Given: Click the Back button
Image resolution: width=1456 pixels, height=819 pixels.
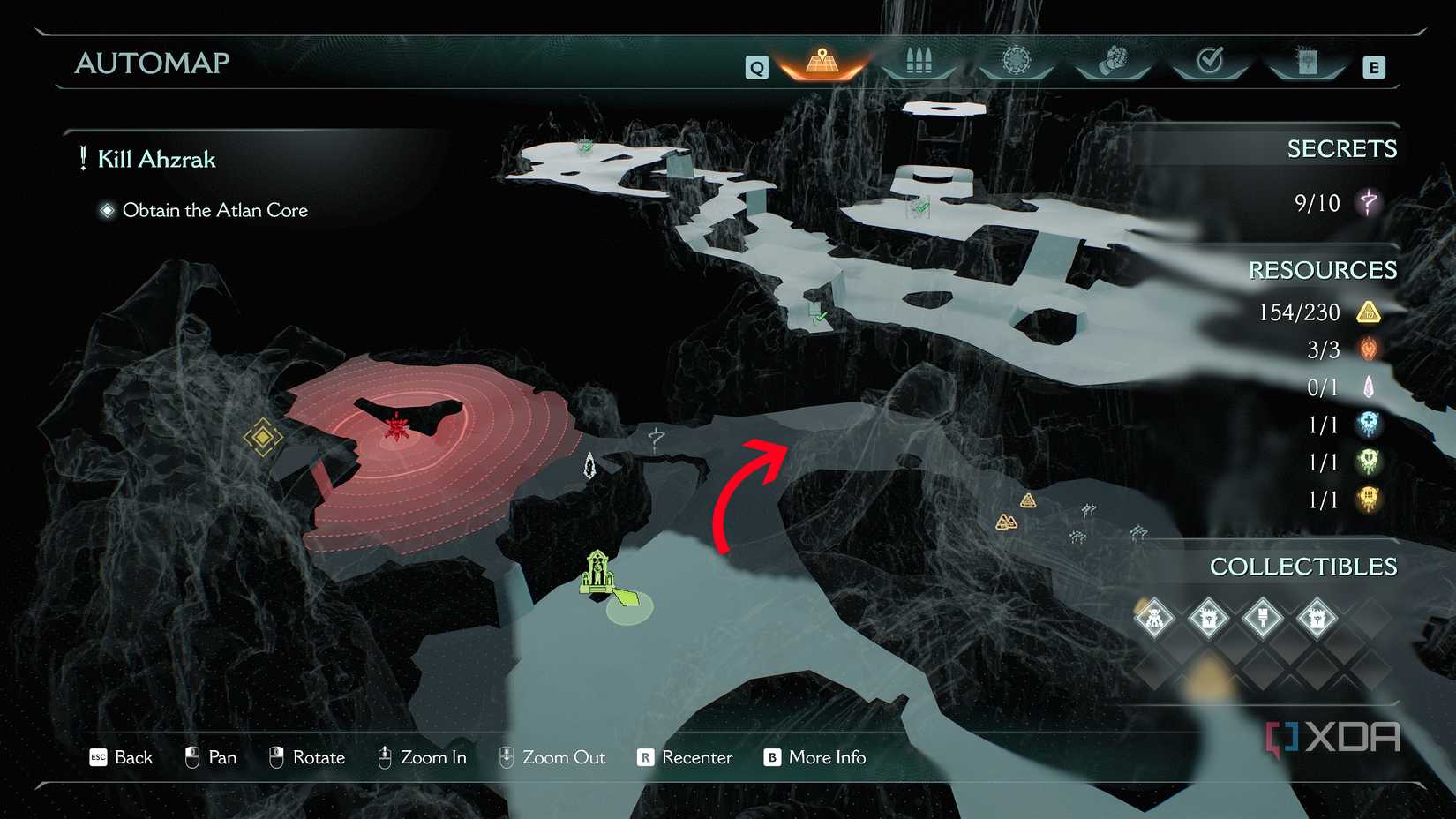Looking at the screenshot, I should tap(122, 757).
